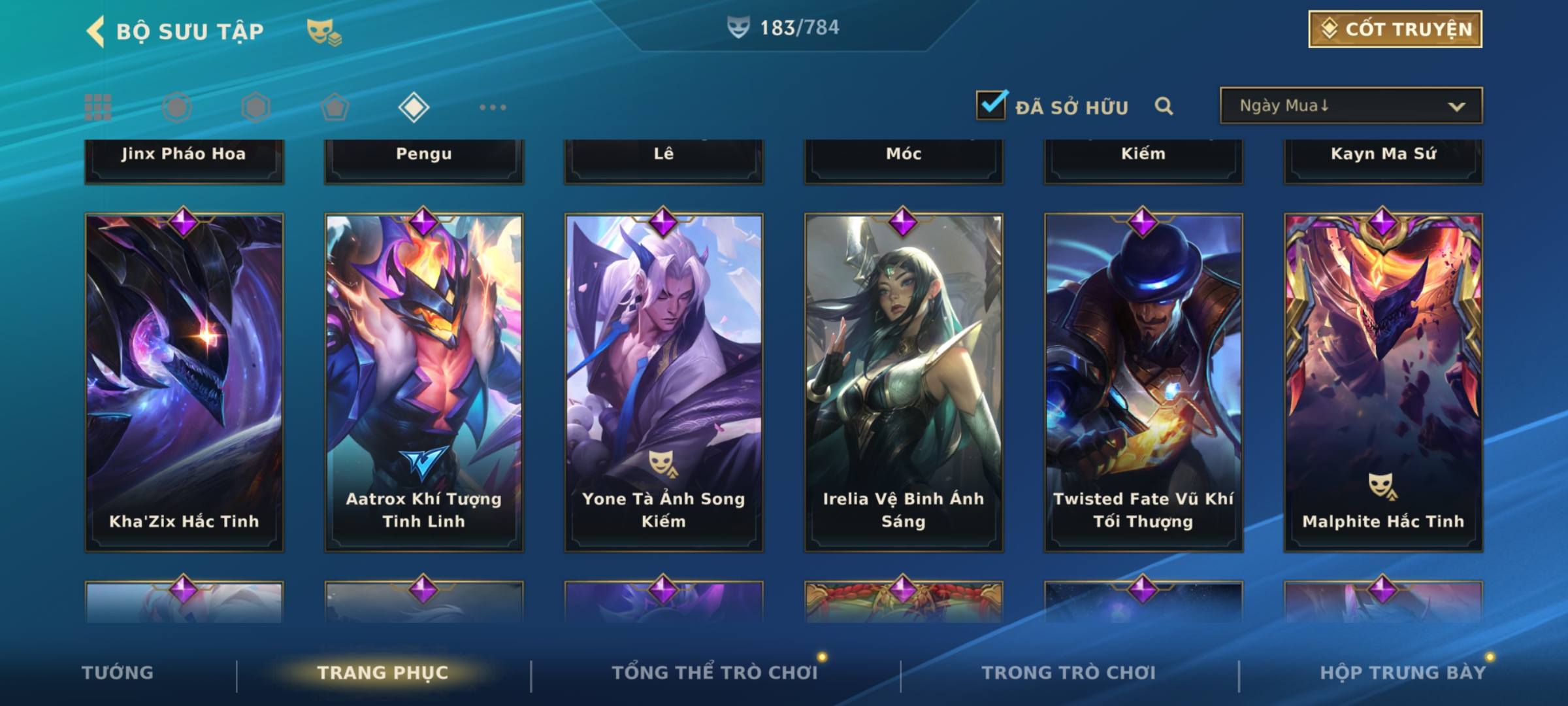Choose Malphite Hắc Tinh skin card

[x=1383, y=382]
